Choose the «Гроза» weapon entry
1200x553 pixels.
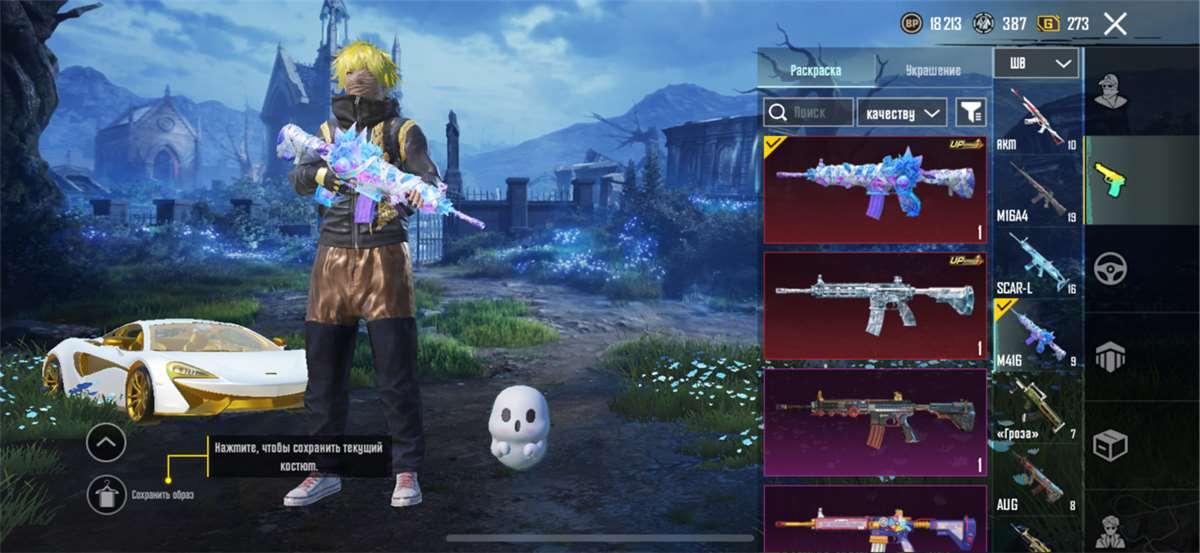1036,408
